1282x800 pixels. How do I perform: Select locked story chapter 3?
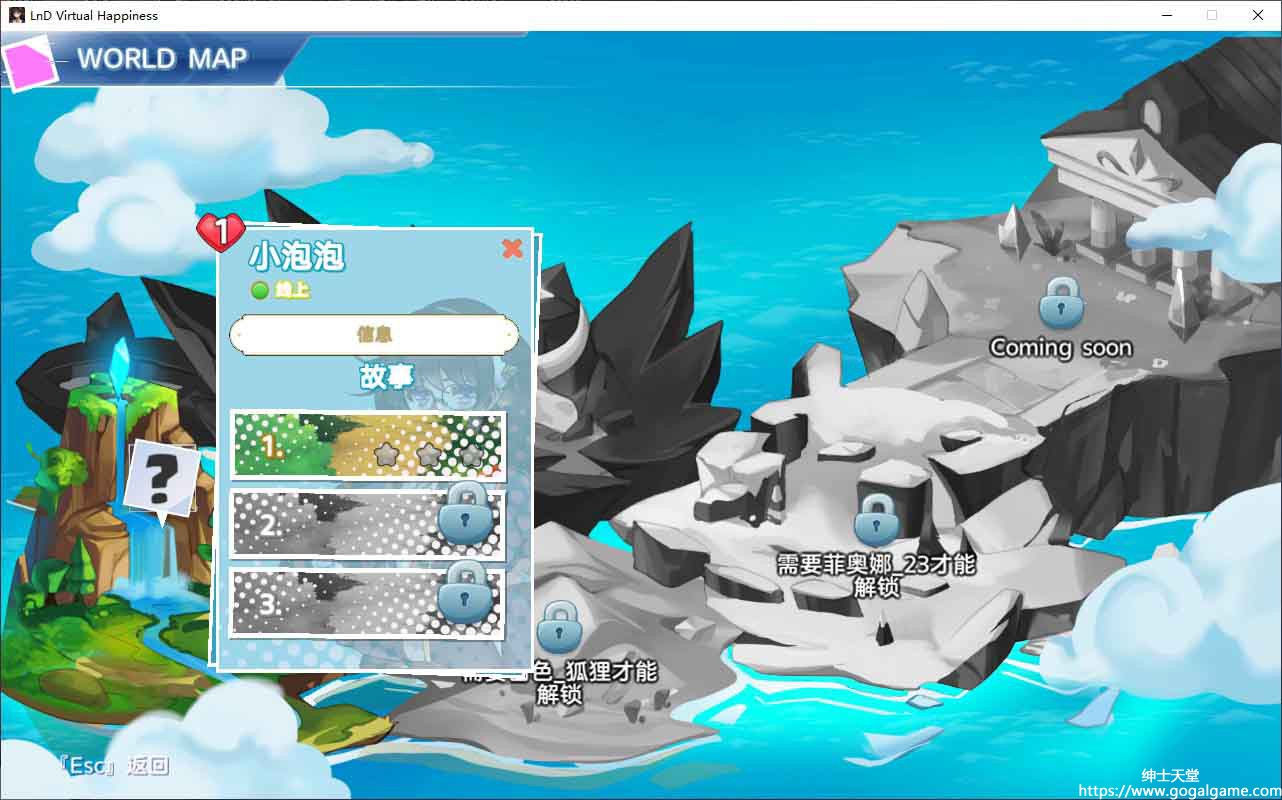(x=368, y=603)
